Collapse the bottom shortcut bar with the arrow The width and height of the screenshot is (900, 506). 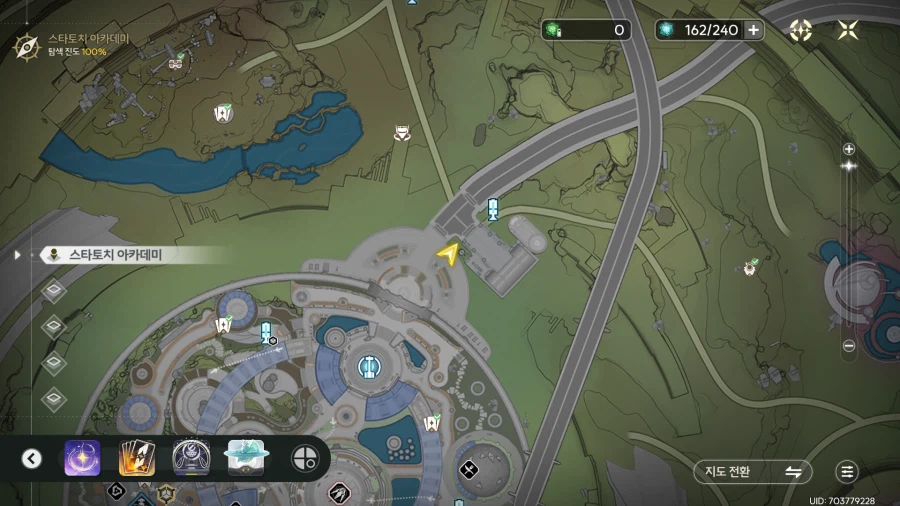[x=32, y=459]
